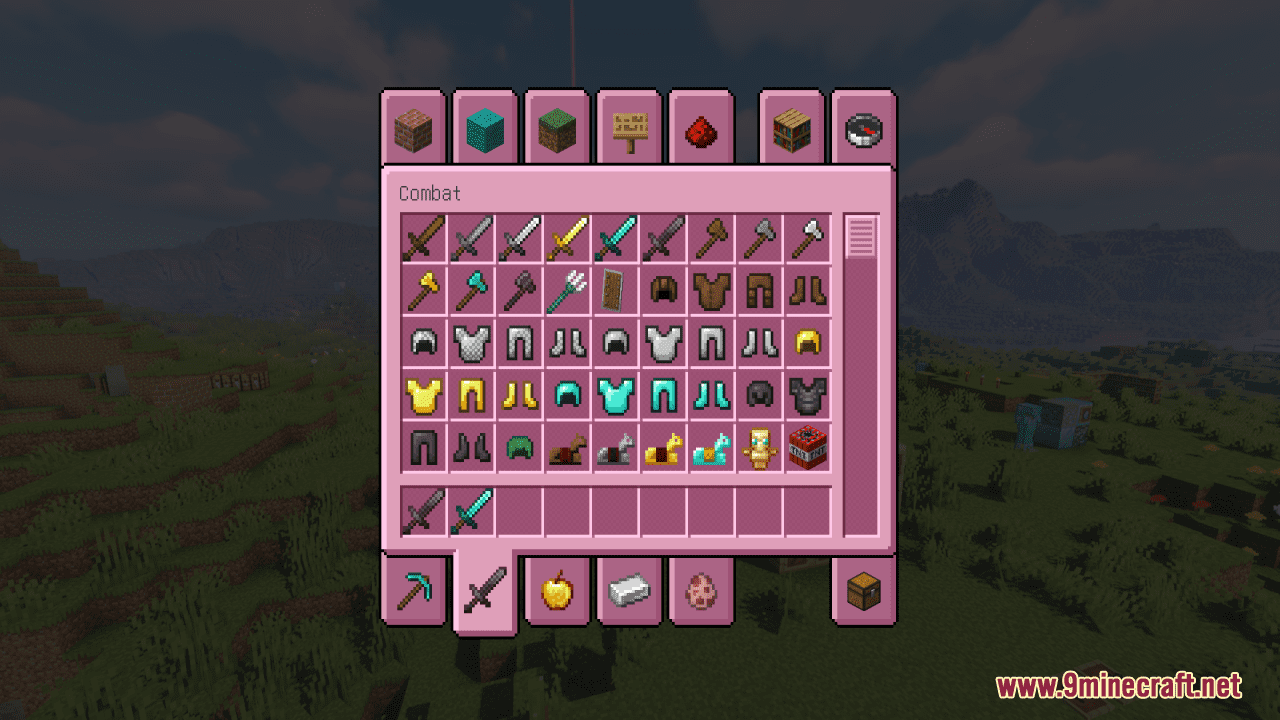The height and width of the screenshot is (720, 1280).
Task: Switch to the Tools tab with the pickaxe
Action: coord(413,590)
